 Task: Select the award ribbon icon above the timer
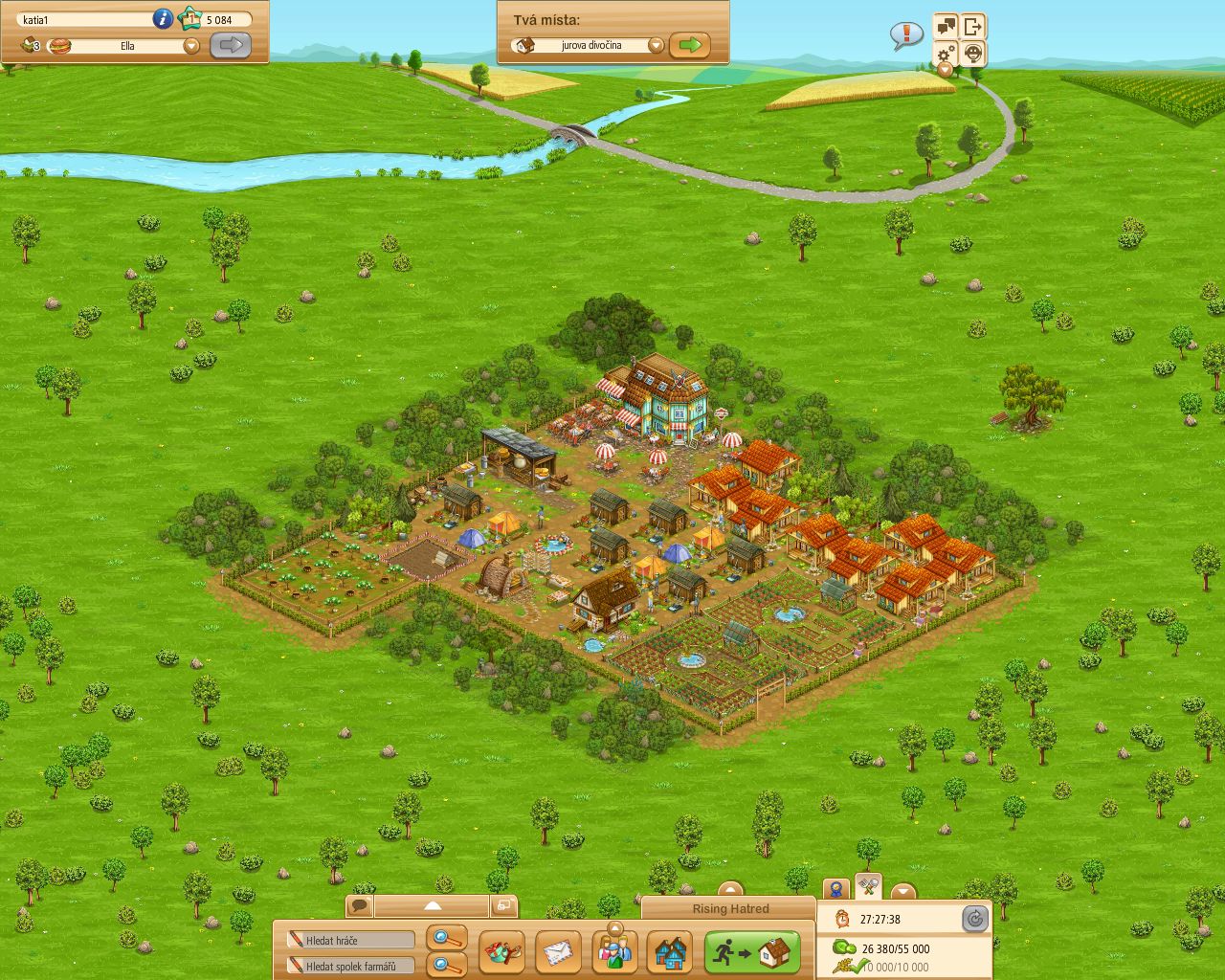(836, 888)
